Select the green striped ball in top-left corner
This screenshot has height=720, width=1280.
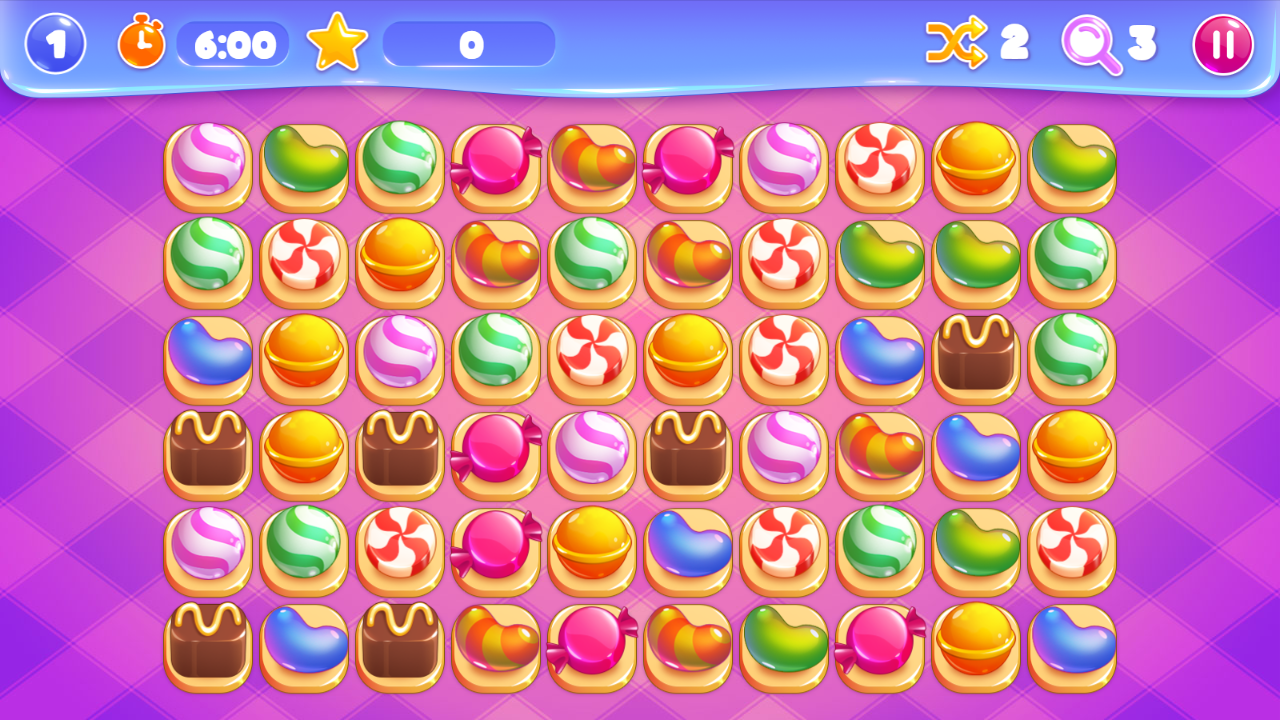(x=399, y=165)
